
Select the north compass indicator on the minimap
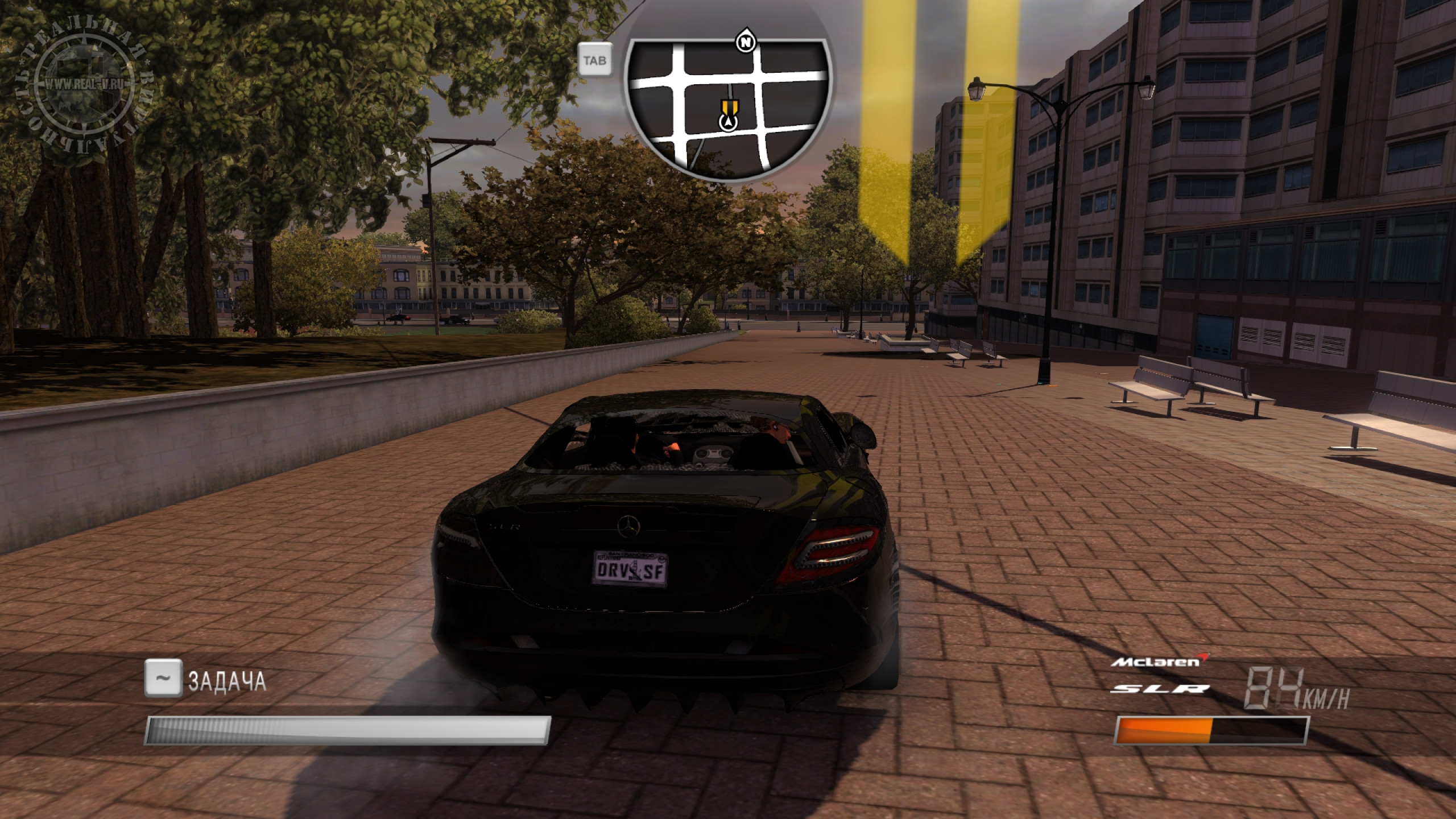coord(744,42)
